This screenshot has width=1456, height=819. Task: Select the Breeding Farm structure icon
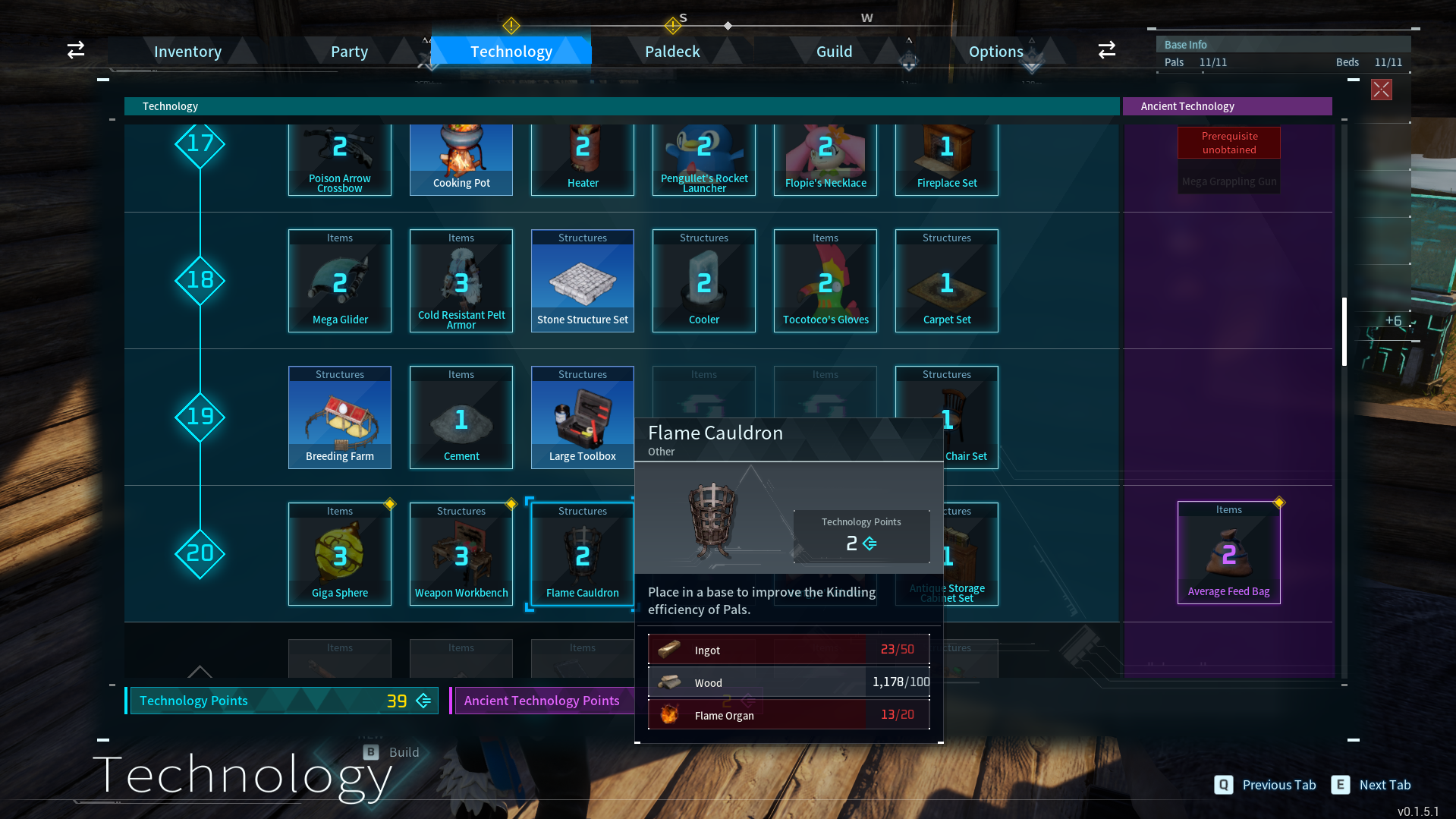click(x=339, y=417)
